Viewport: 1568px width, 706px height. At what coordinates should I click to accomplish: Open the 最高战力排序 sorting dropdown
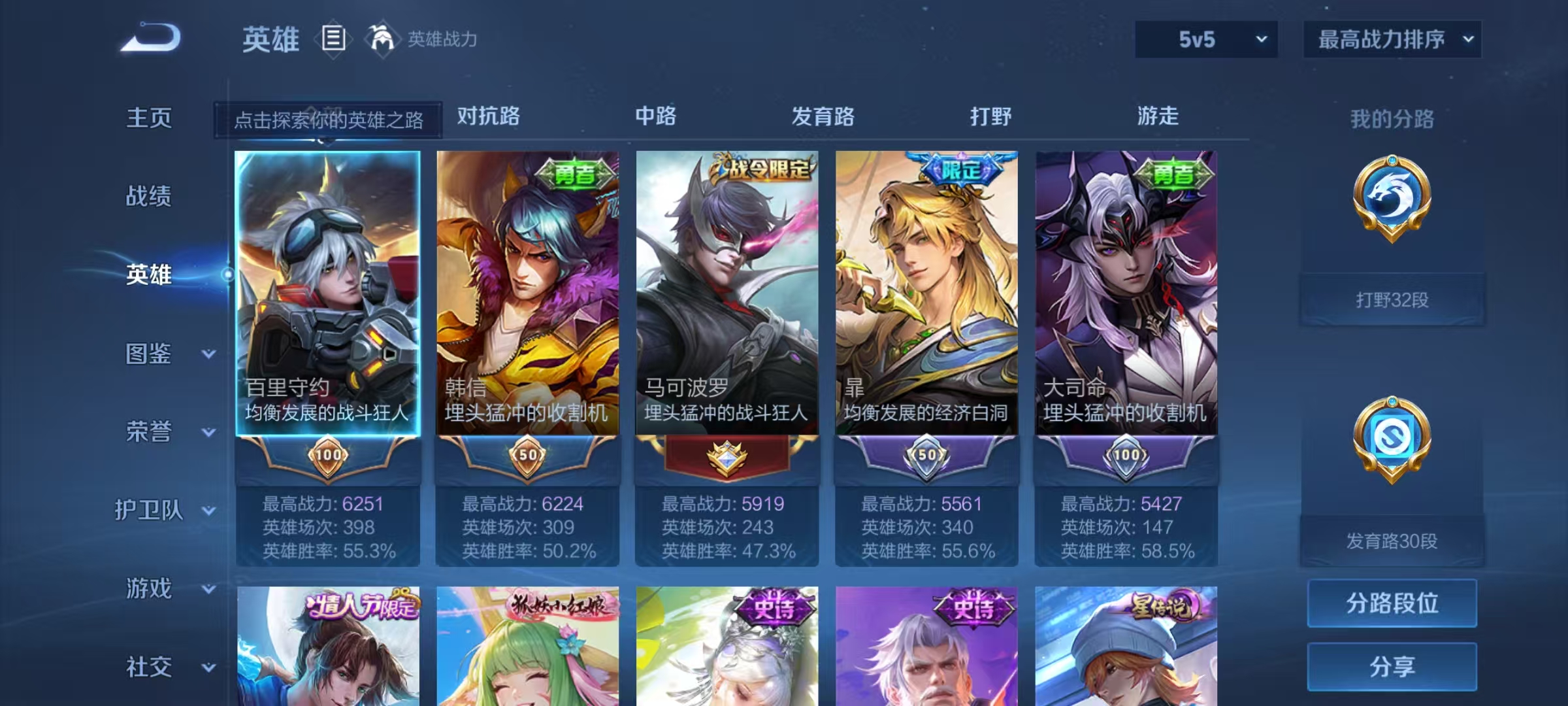pos(1392,39)
